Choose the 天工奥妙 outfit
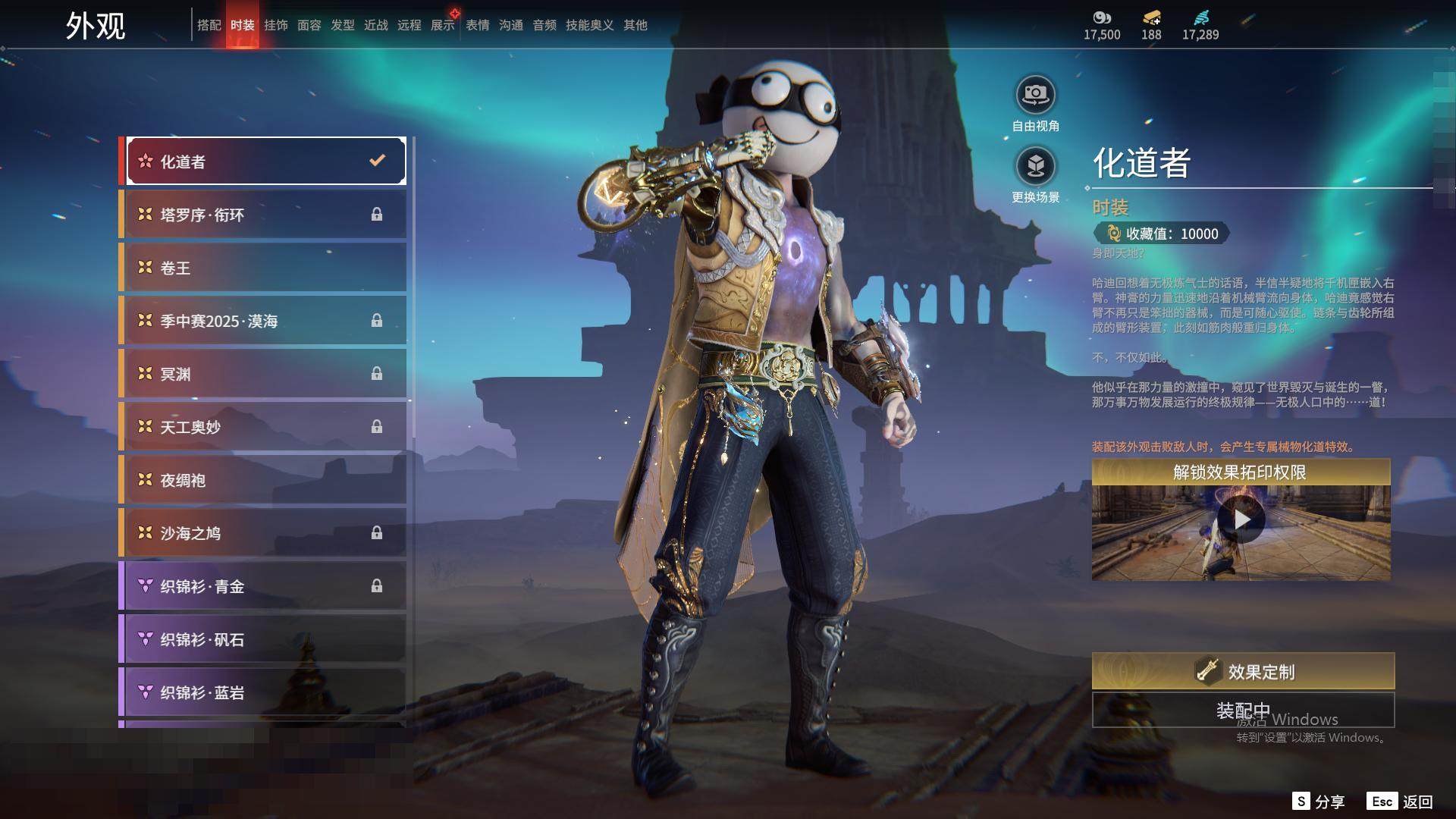 [263, 427]
